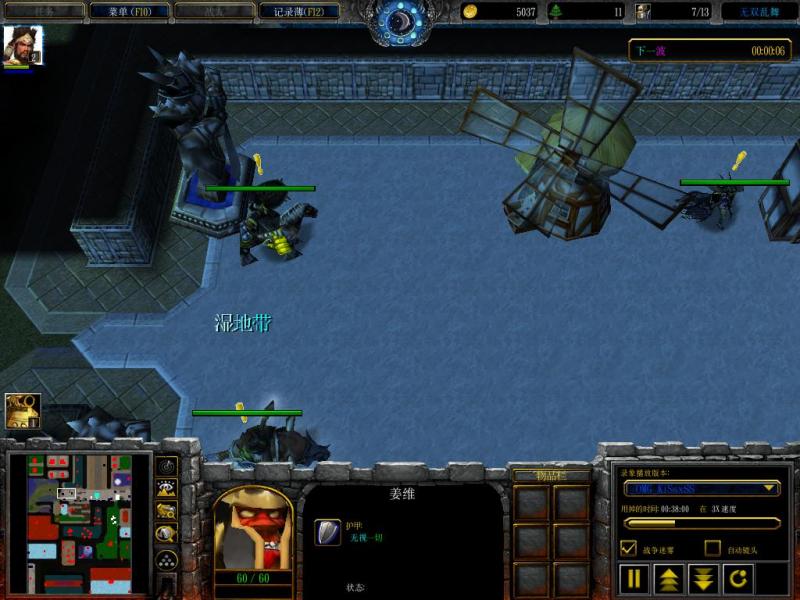Select the armor shield icon
800x600 pixels.
327,531
